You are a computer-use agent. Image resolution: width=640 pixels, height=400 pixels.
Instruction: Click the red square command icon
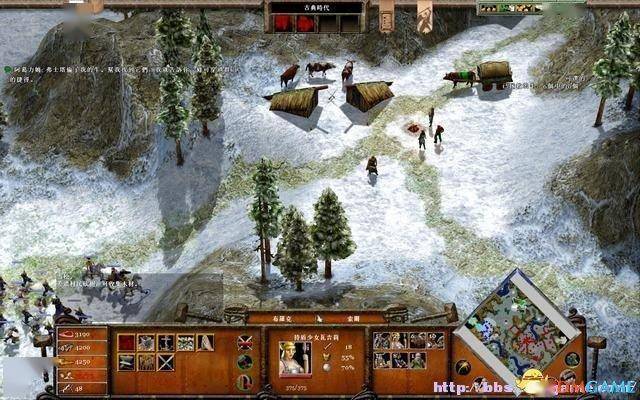(126, 342)
